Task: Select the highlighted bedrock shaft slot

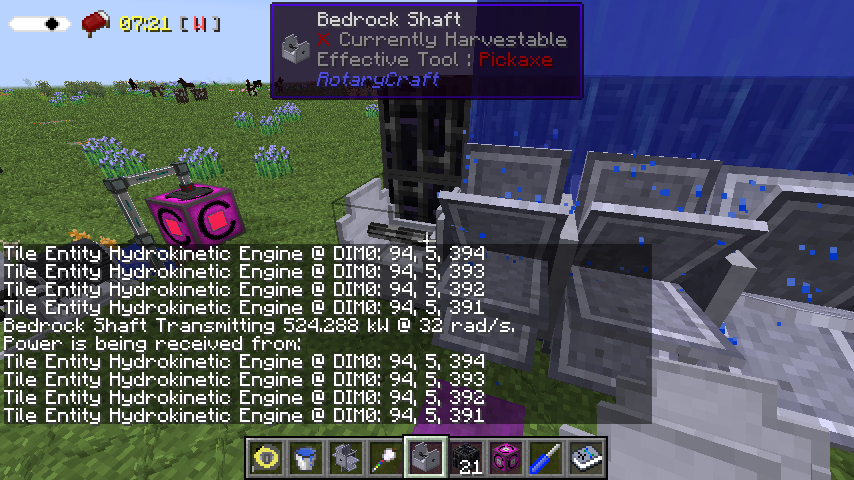Action: [x=426, y=458]
